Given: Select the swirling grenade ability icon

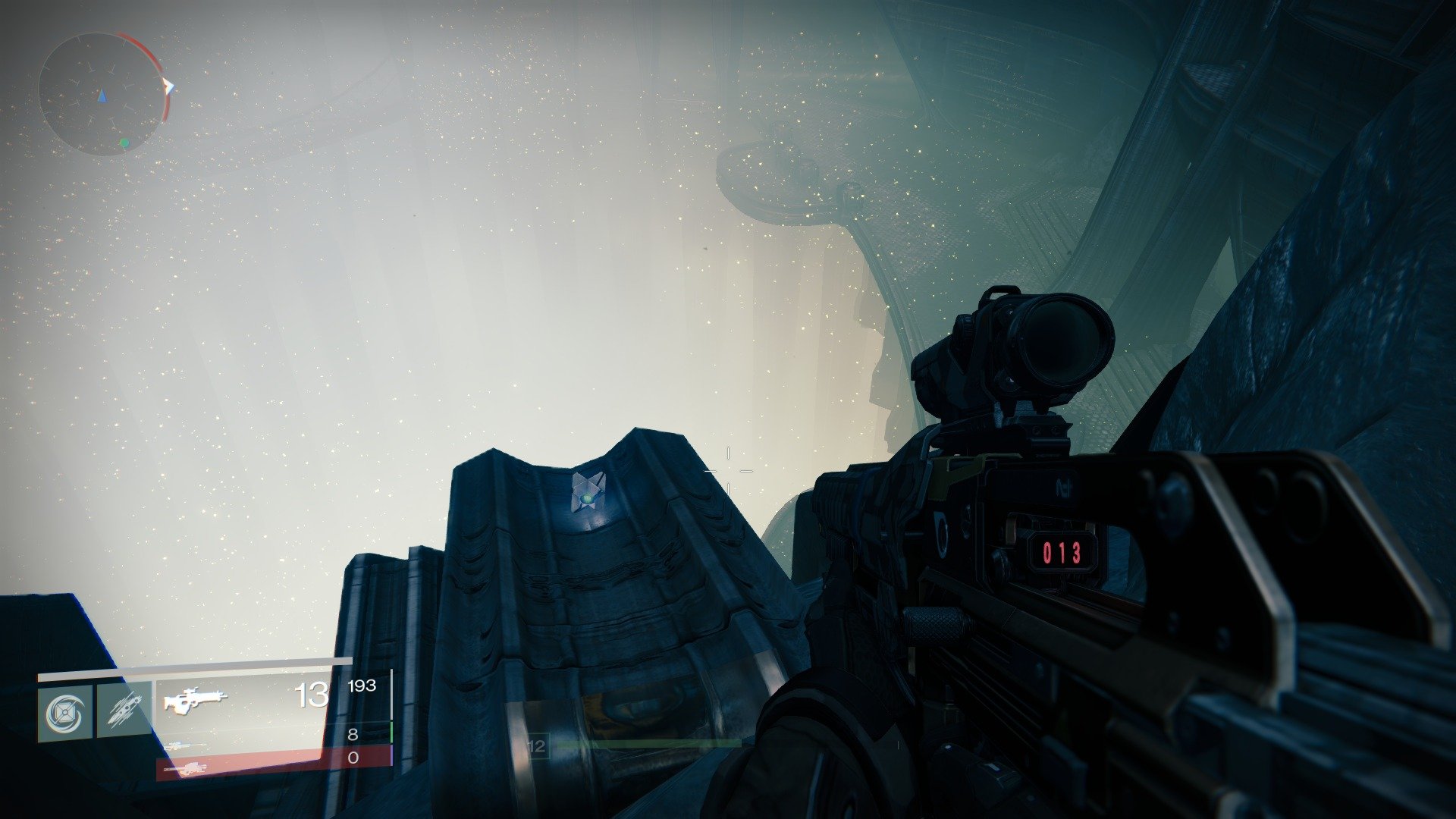Looking at the screenshot, I should (65, 713).
